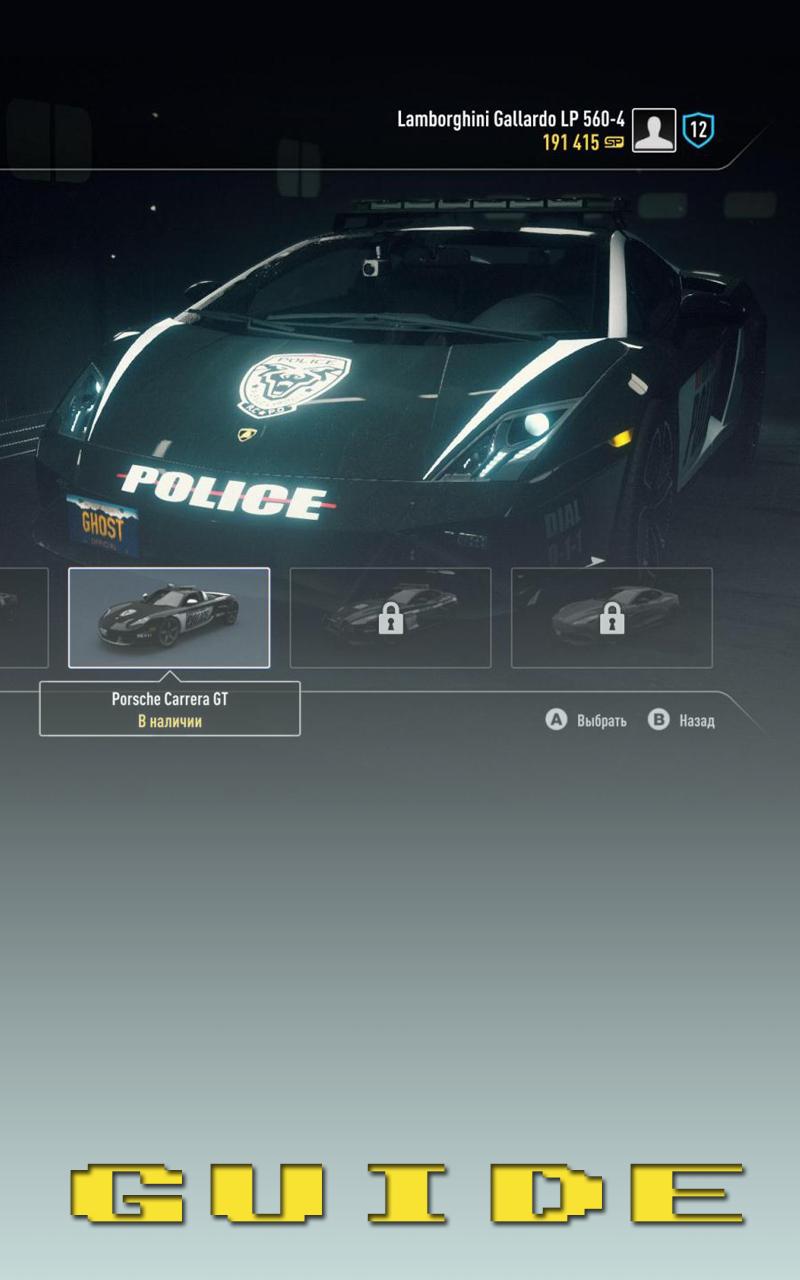Select the Porsche Carrera GT car tile

pyautogui.click(x=169, y=617)
